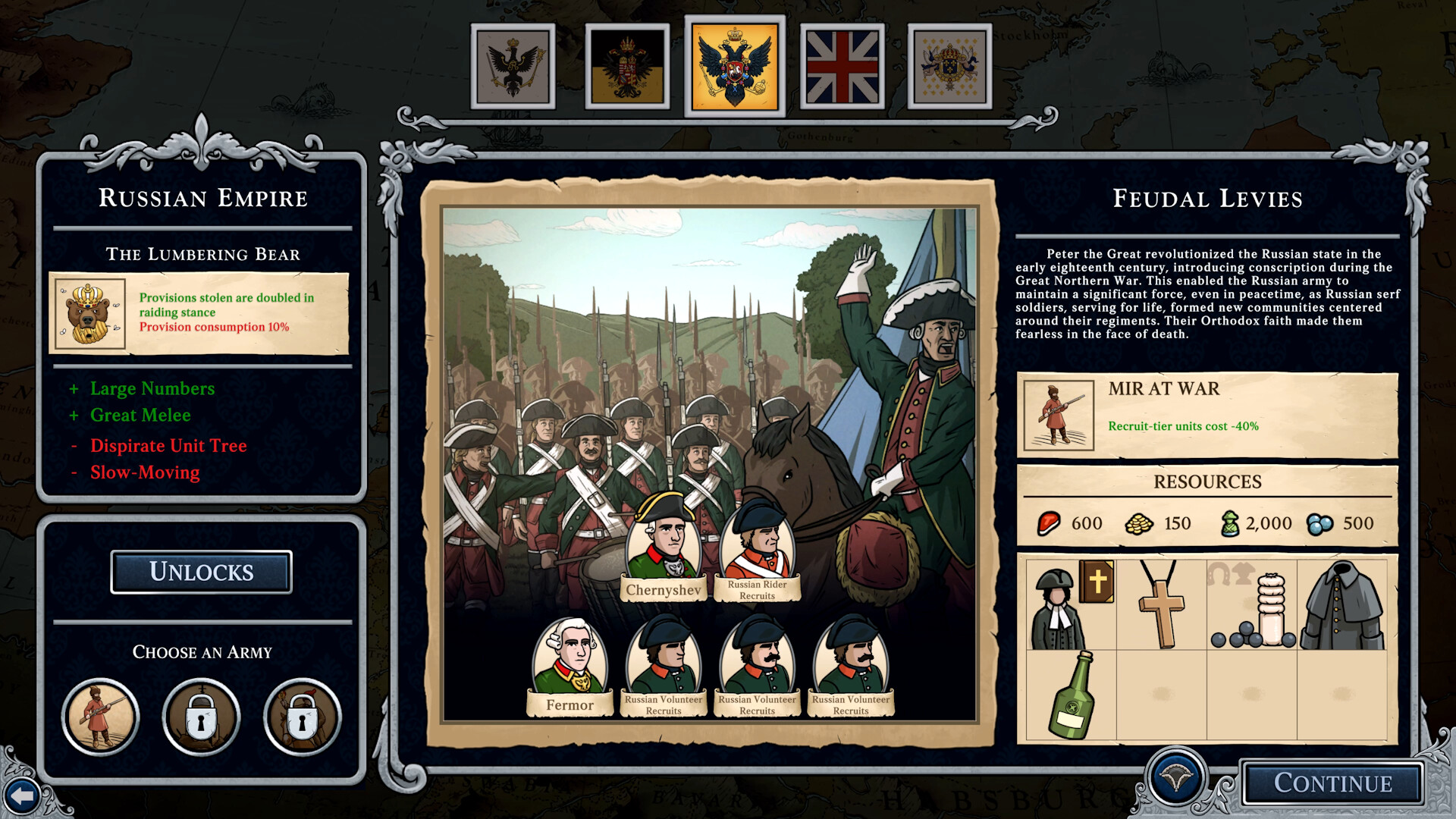The image size is (1456, 819).
Task: Select the Chernyshev commander portrait
Action: click(664, 546)
